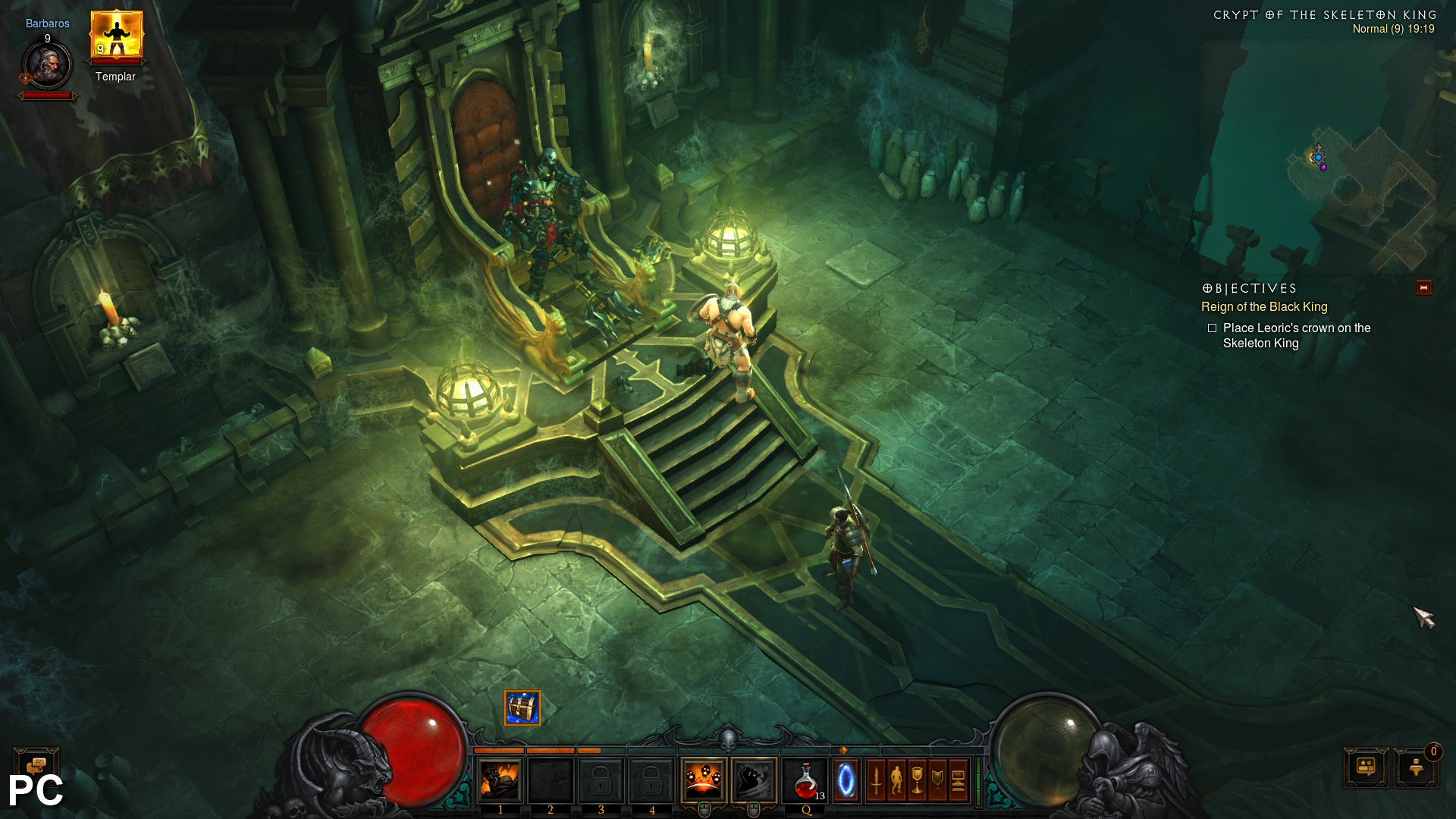This screenshot has height=819, width=1456.
Task: Open the chat window speech icon
Action: coord(36,764)
